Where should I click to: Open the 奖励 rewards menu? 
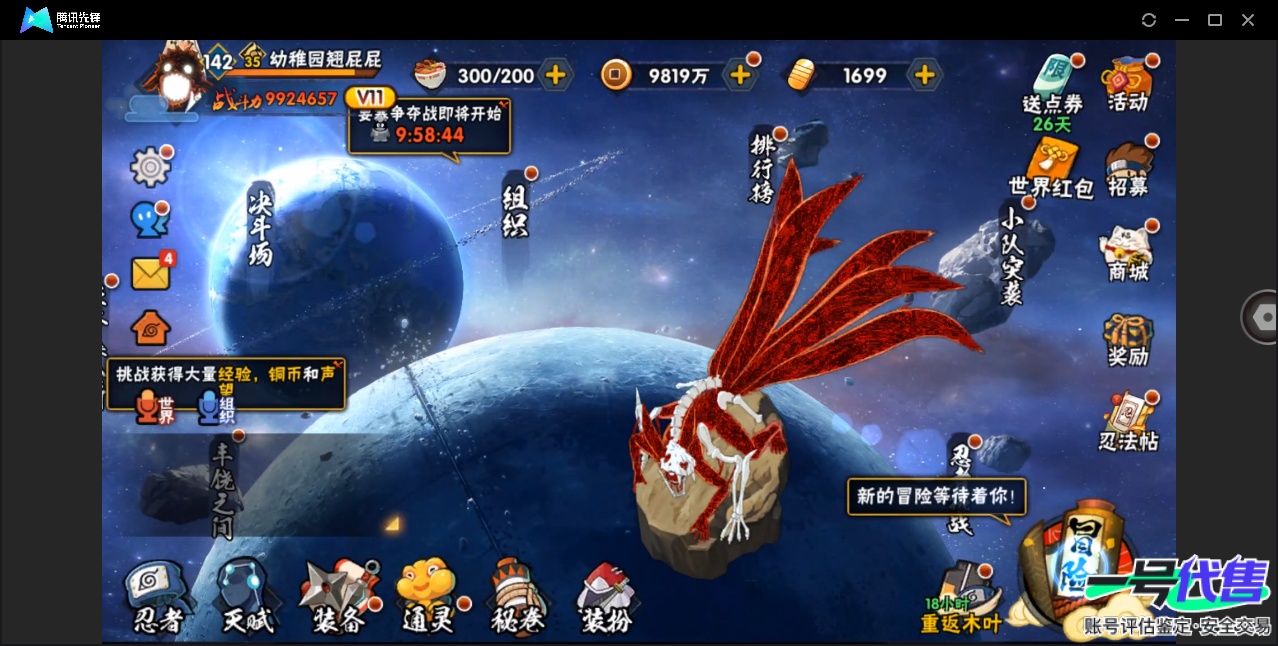click(1128, 341)
